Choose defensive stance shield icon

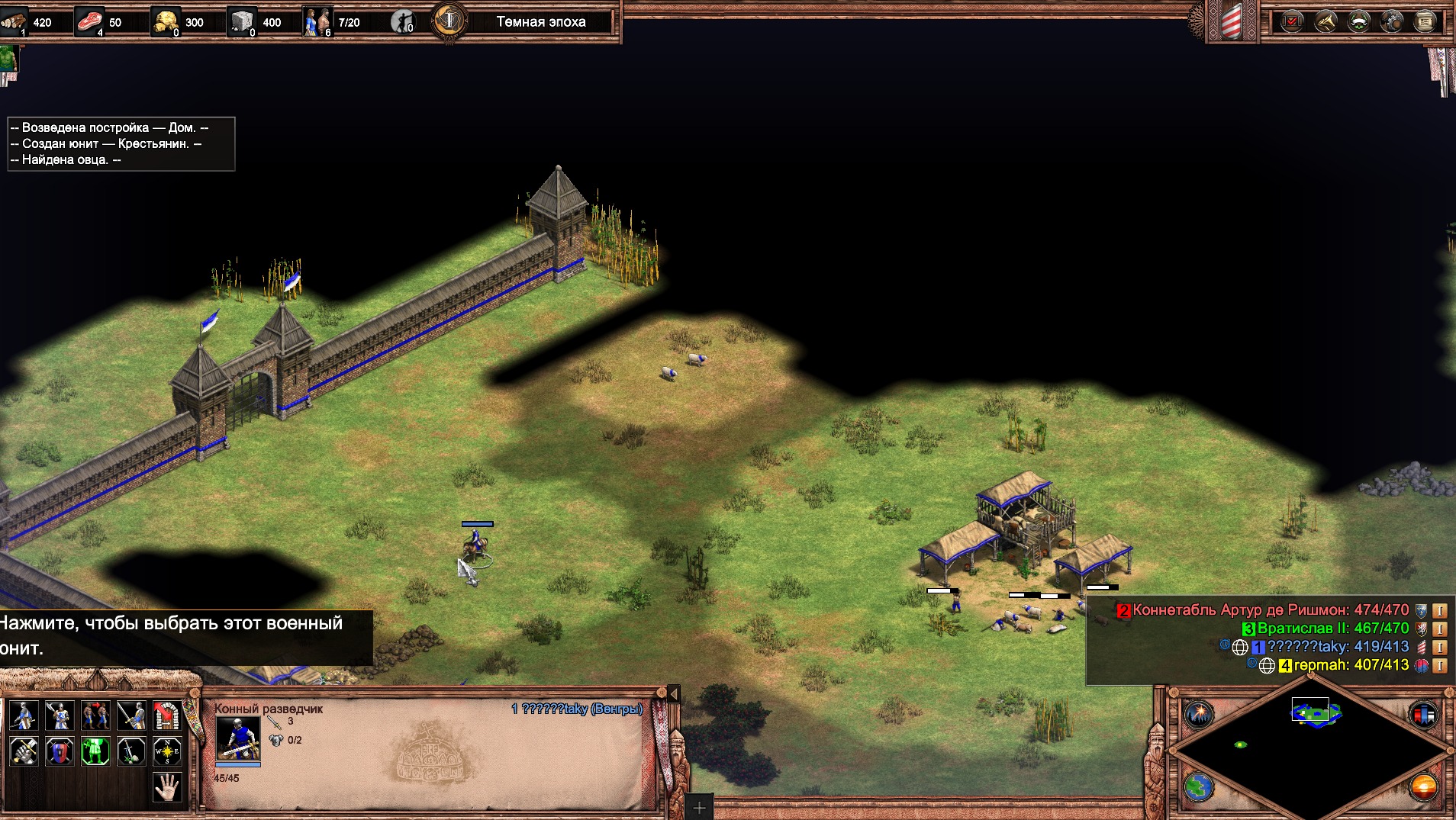60,751
